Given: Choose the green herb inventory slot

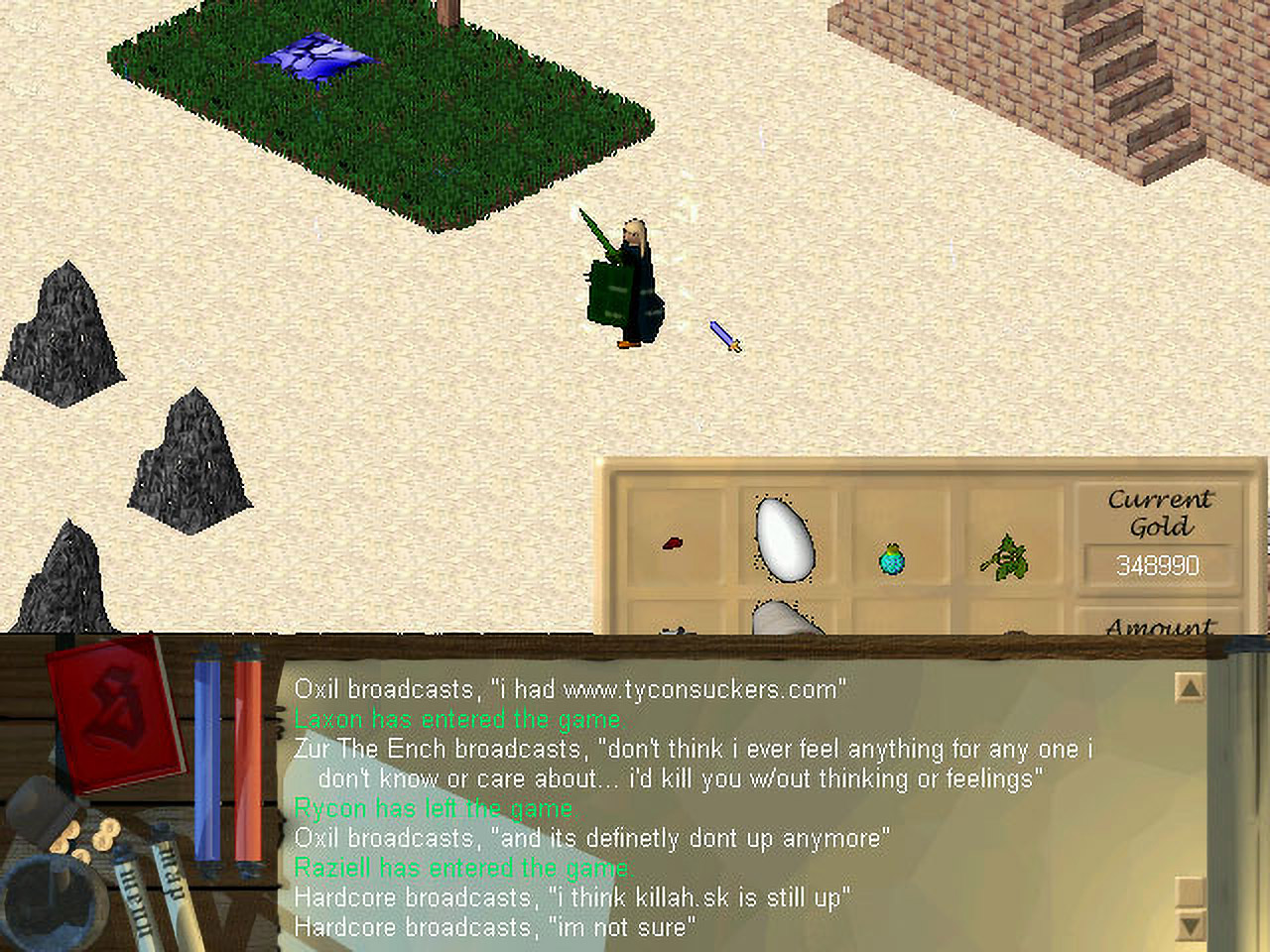Looking at the screenshot, I should pyautogui.click(x=1006, y=557).
